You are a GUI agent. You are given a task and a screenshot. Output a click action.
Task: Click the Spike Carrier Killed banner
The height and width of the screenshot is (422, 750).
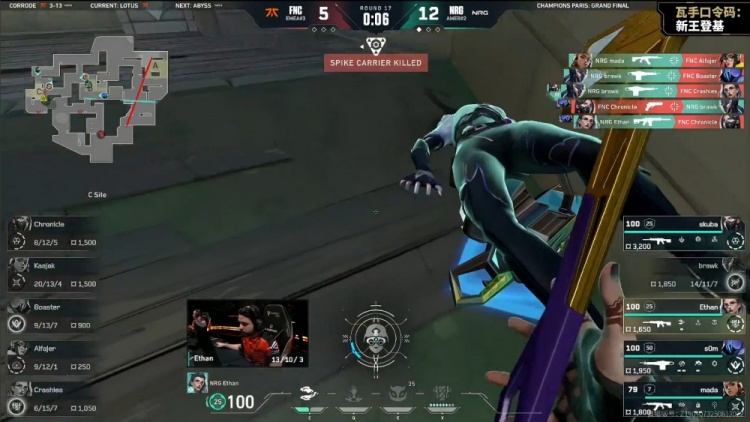[x=375, y=62]
